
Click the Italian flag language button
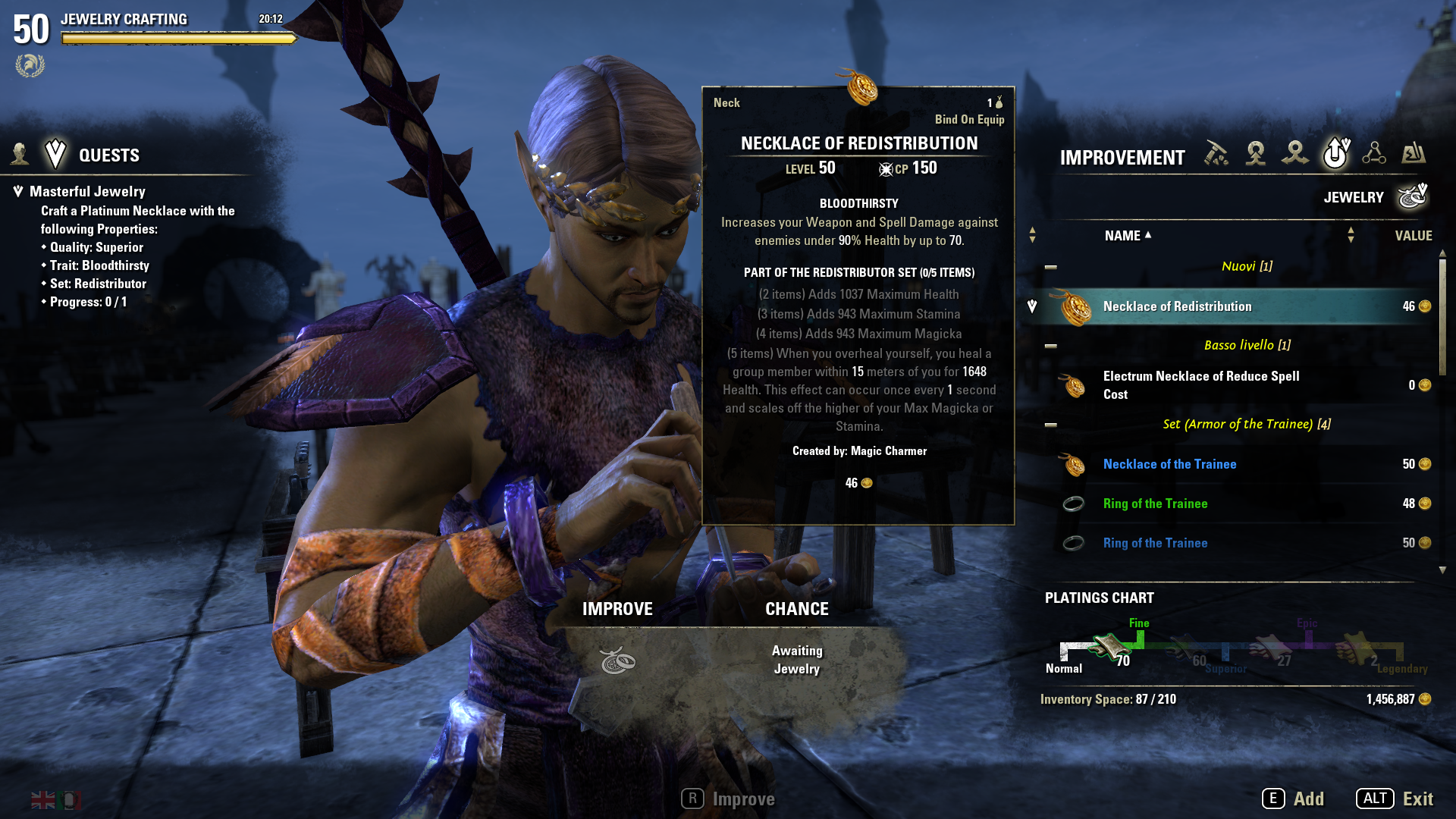click(x=71, y=800)
